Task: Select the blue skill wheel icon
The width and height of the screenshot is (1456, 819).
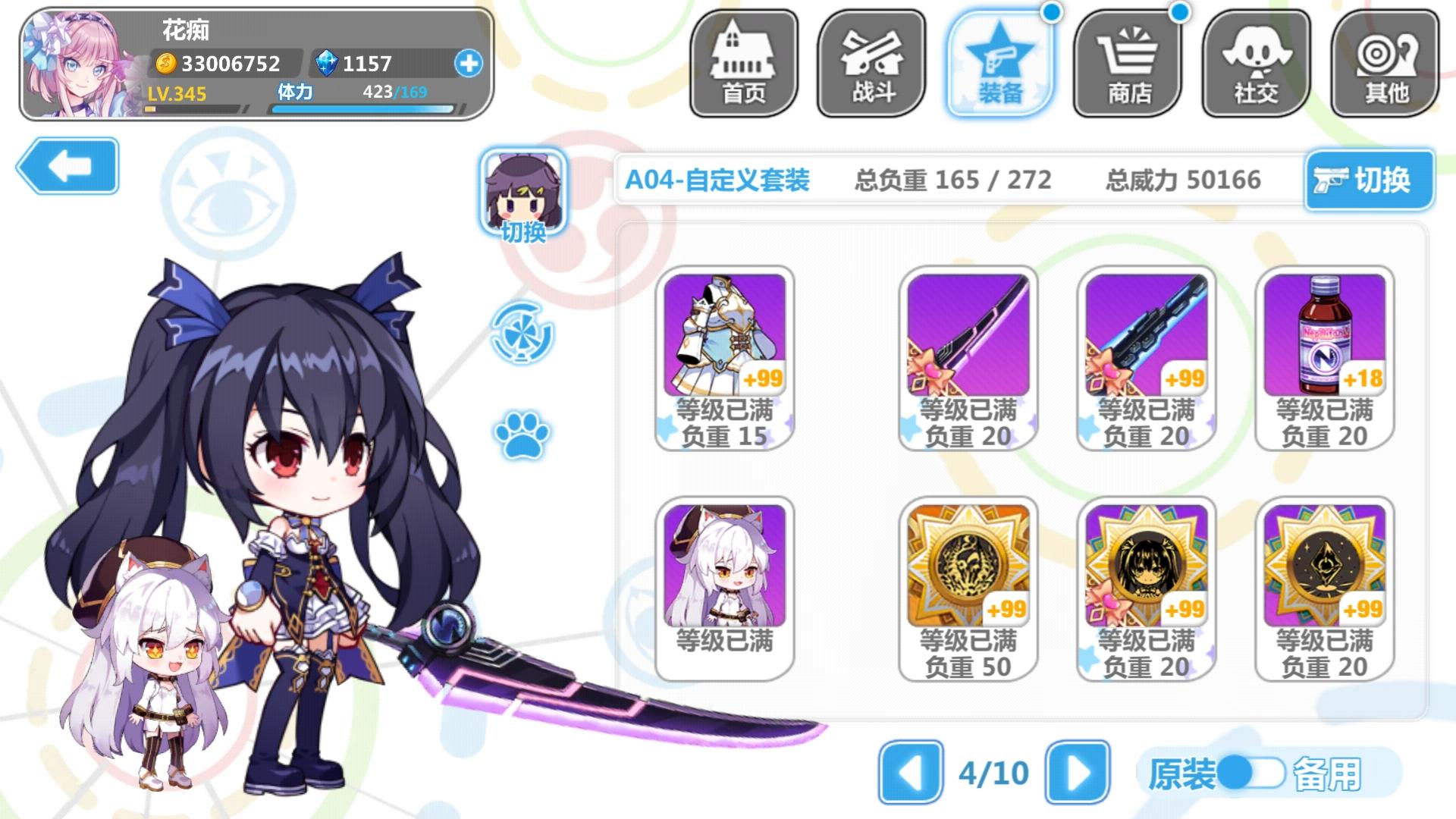Action: click(x=523, y=334)
